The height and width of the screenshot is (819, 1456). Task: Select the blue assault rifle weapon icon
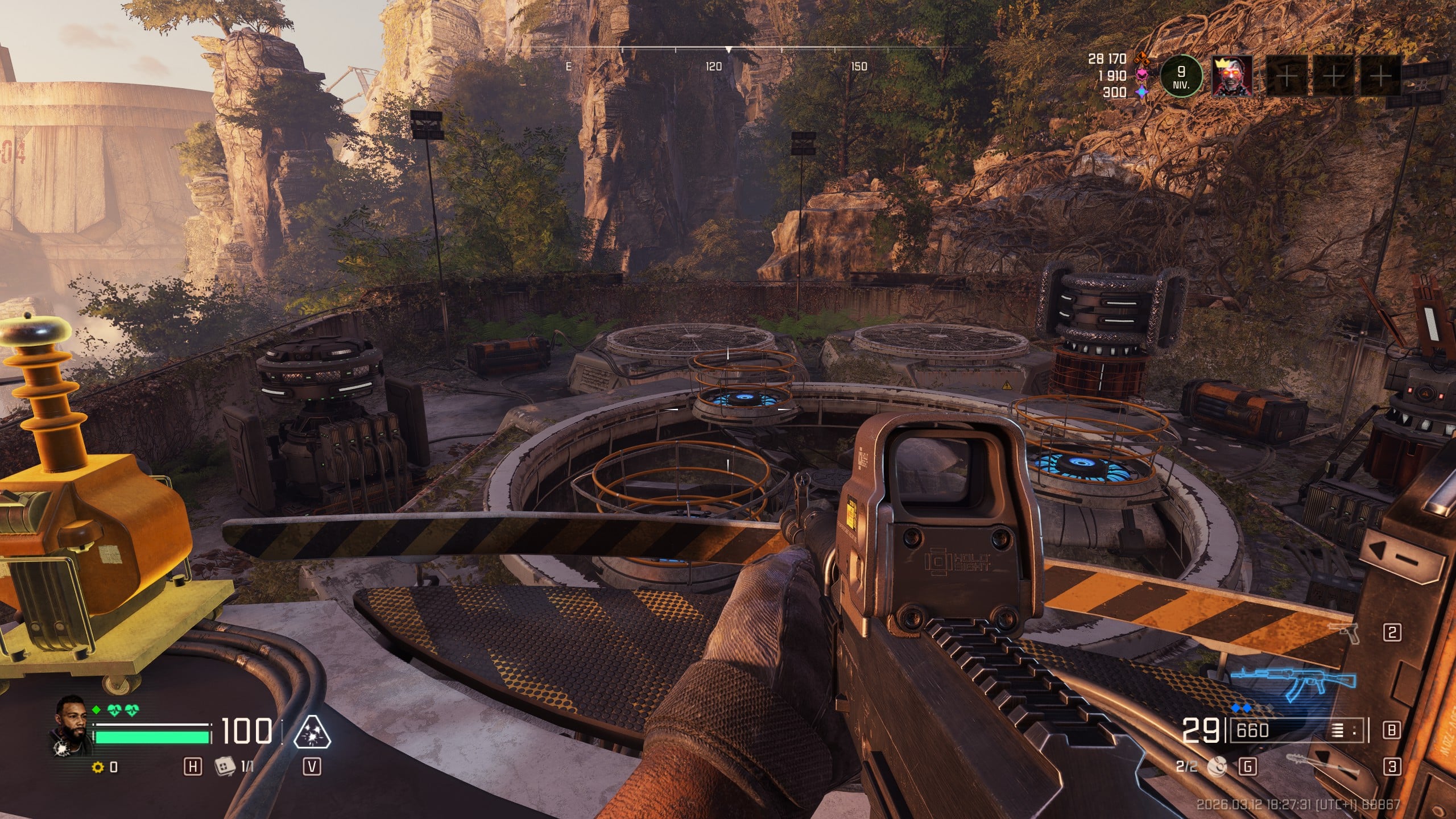coord(1293,684)
